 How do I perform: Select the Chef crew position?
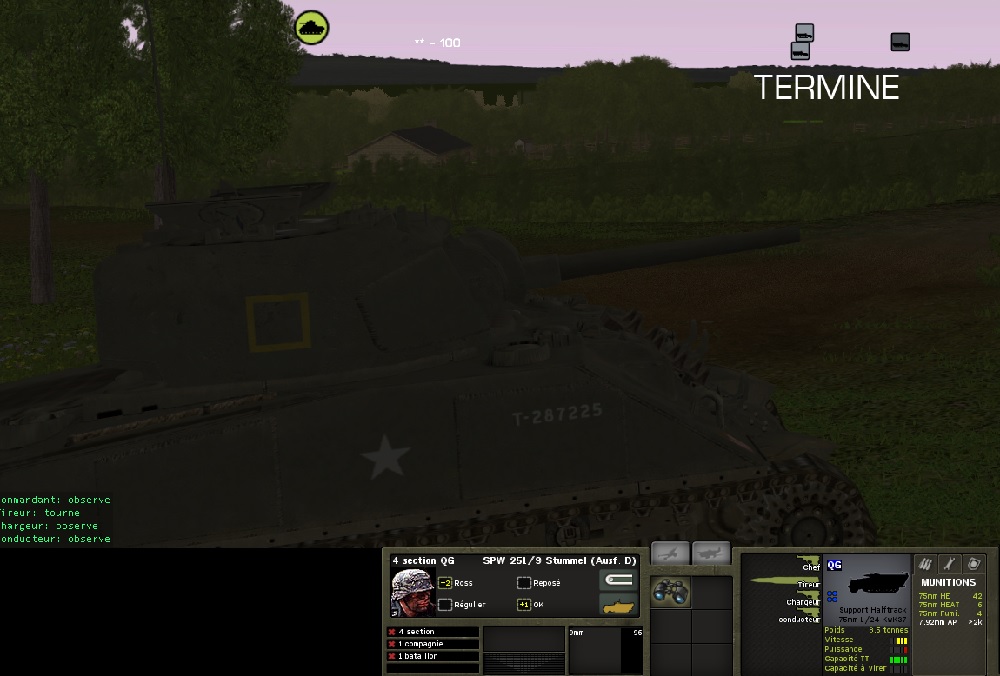[x=810, y=568]
